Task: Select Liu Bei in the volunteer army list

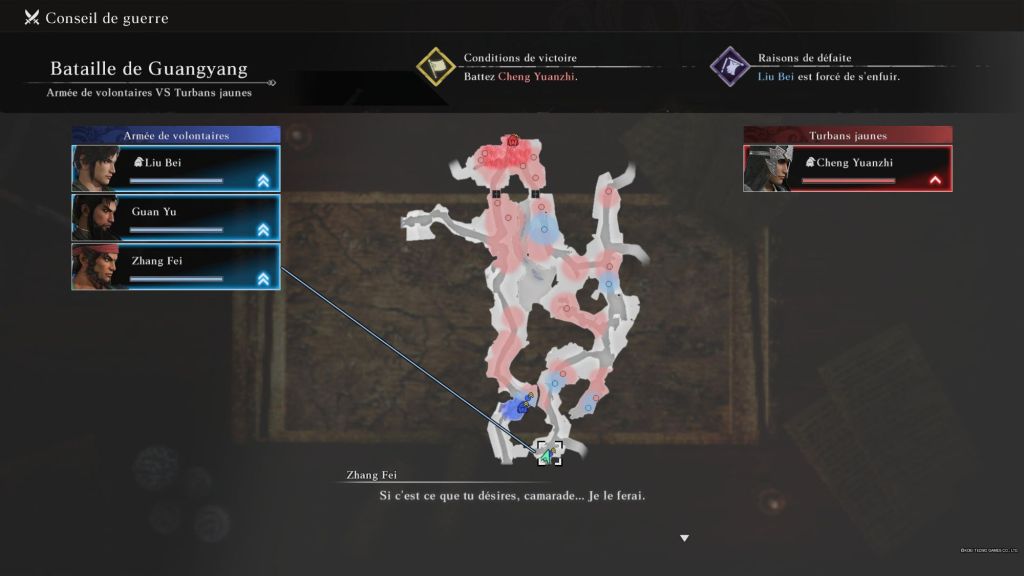Action: point(176,168)
